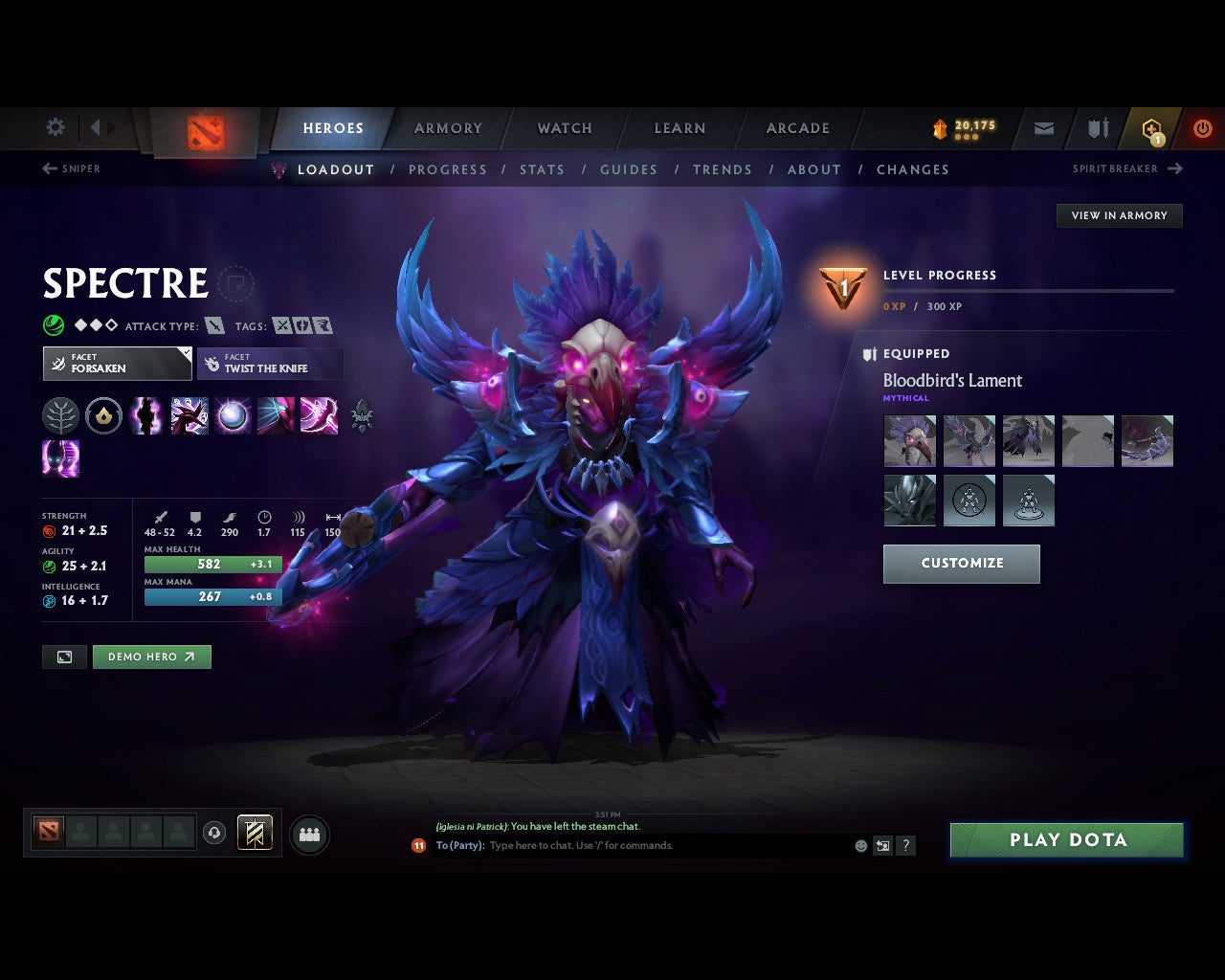The height and width of the screenshot is (980, 1225).
Task: Click the power button to exit the game
Action: point(1203,127)
